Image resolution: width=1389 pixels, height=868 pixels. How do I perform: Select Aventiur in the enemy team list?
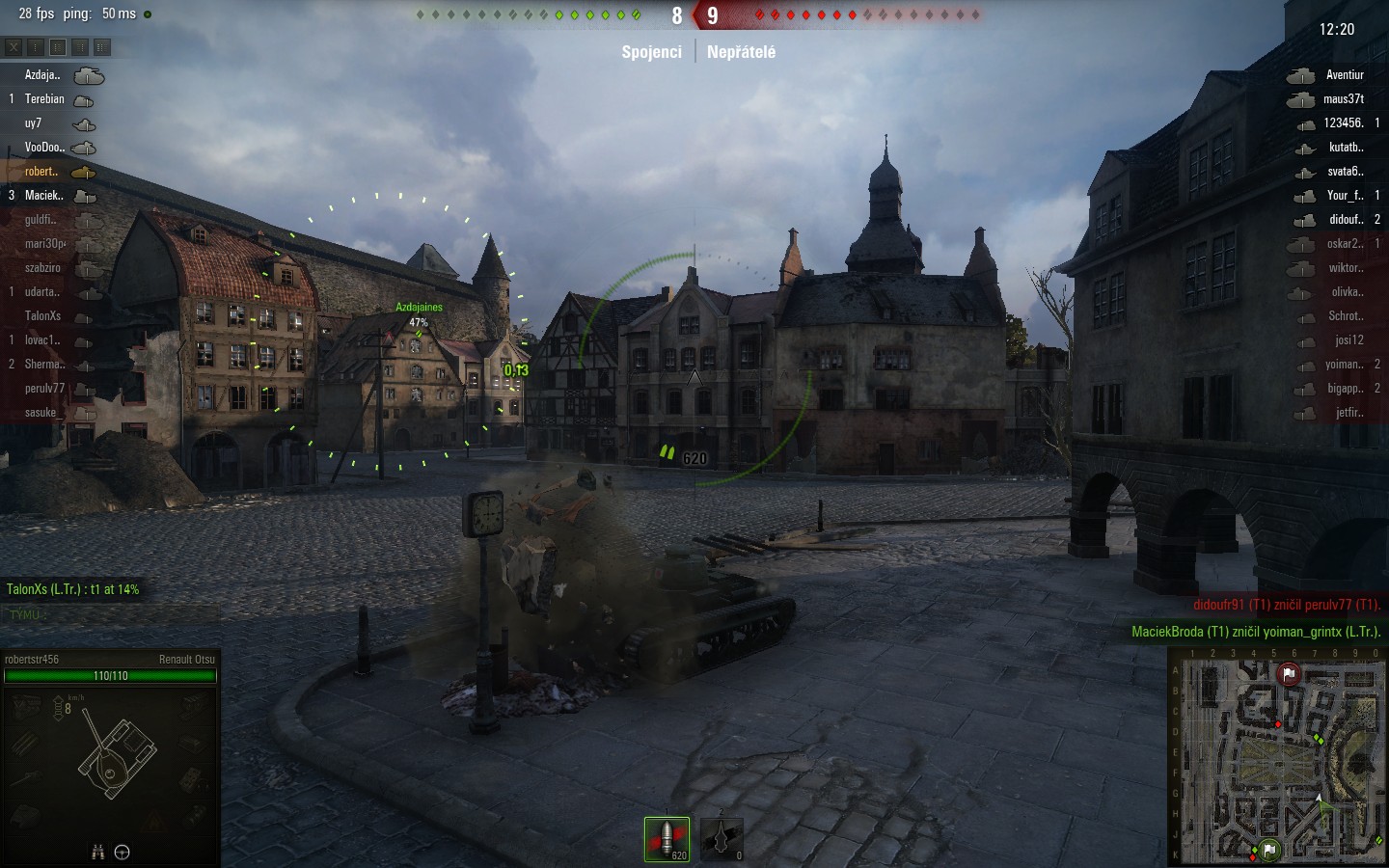pyautogui.click(x=1344, y=75)
